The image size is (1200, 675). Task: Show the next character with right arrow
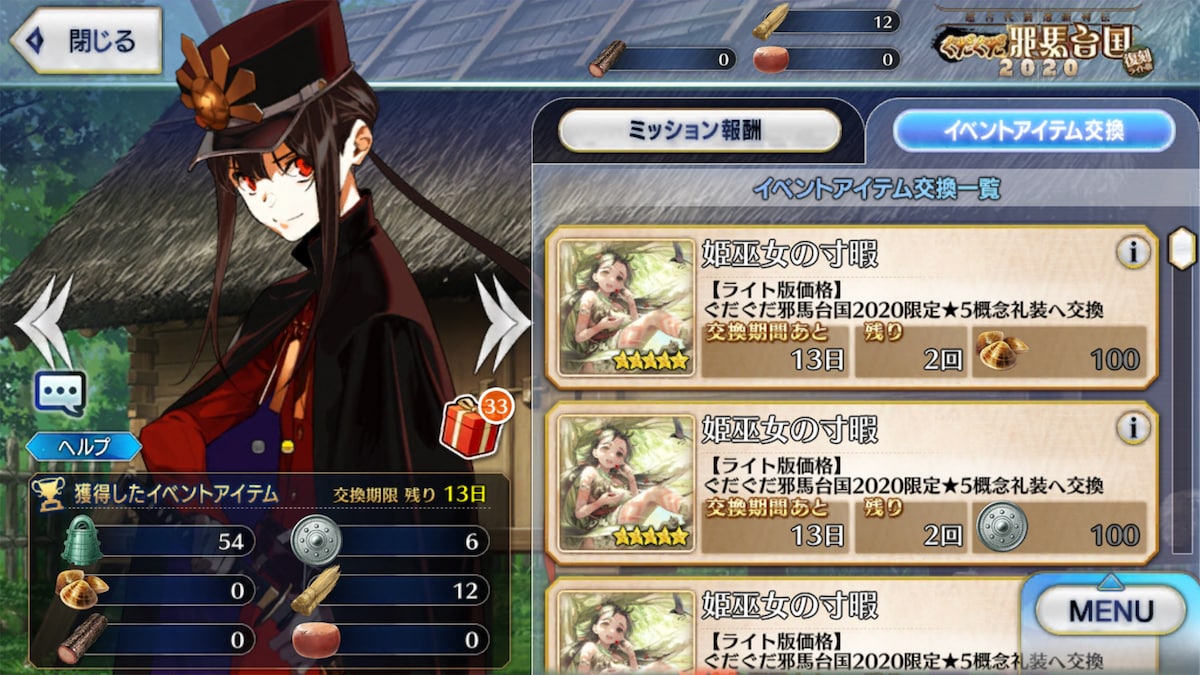502,322
